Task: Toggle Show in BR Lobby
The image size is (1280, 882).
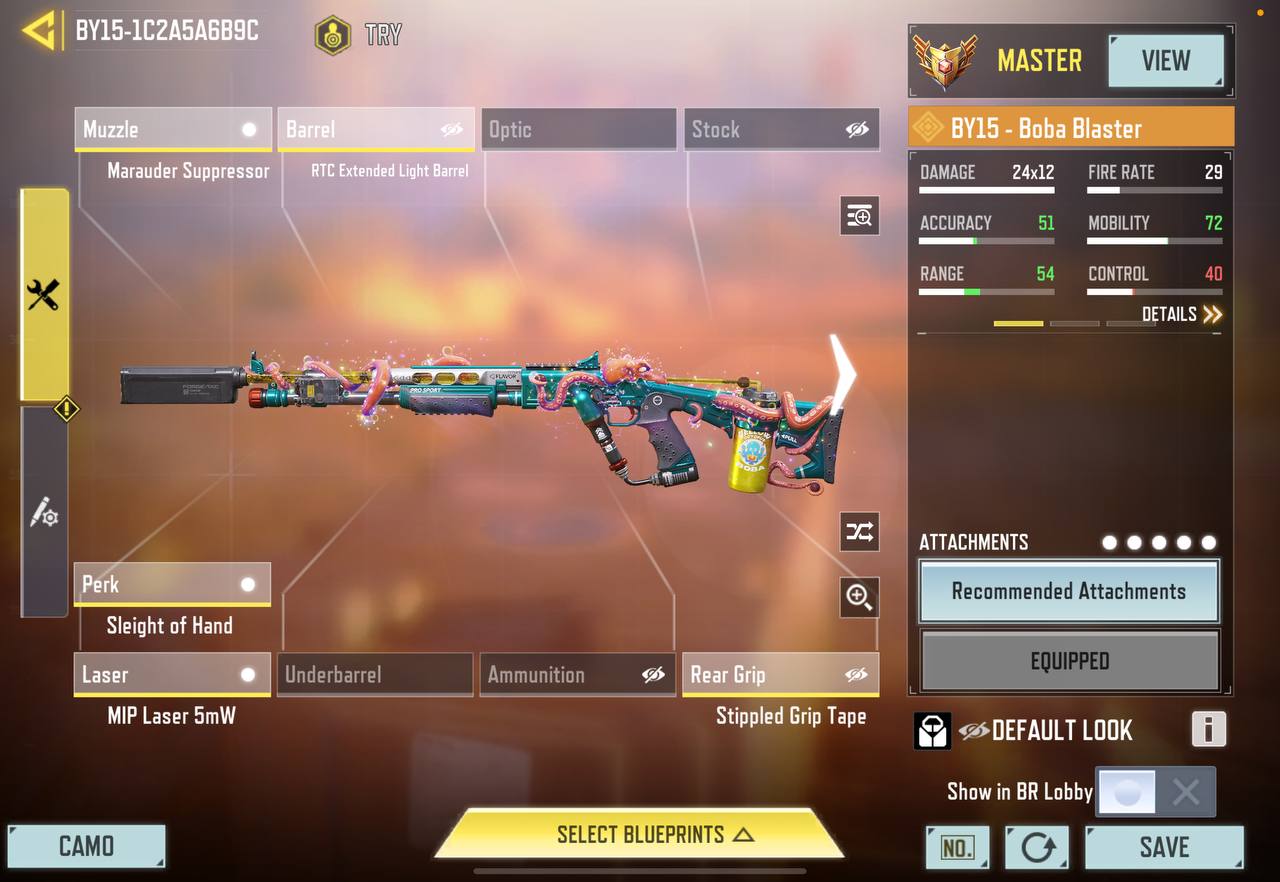Action: 1156,793
